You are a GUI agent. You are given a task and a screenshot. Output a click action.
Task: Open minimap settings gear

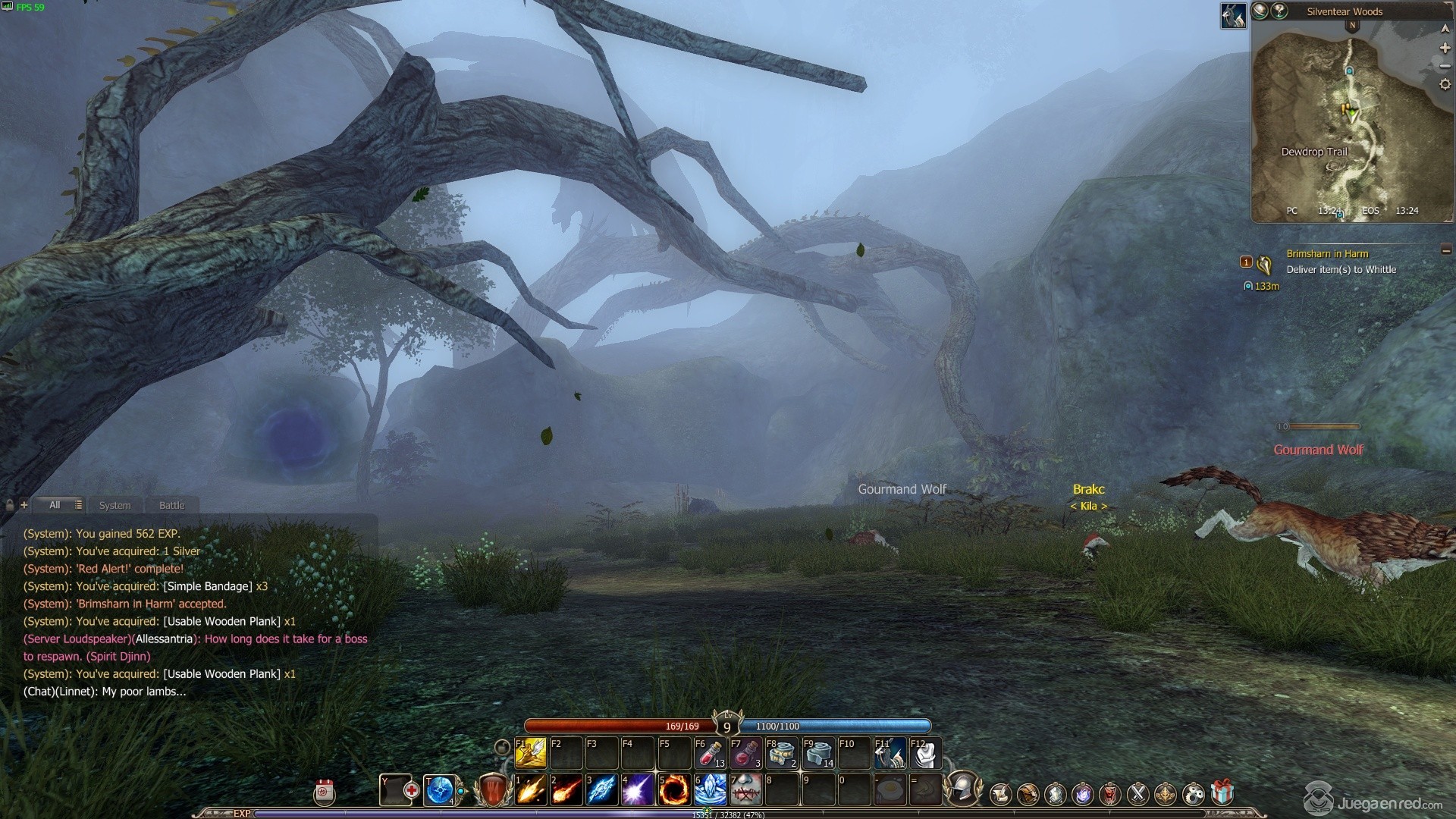tap(1445, 85)
